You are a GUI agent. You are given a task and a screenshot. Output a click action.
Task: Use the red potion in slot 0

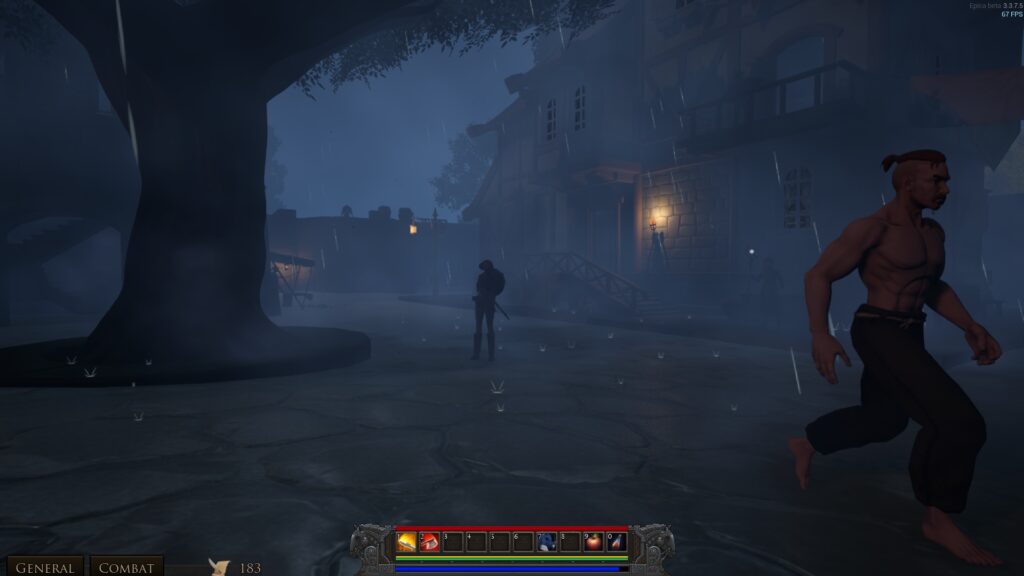pyautogui.click(x=617, y=542)
